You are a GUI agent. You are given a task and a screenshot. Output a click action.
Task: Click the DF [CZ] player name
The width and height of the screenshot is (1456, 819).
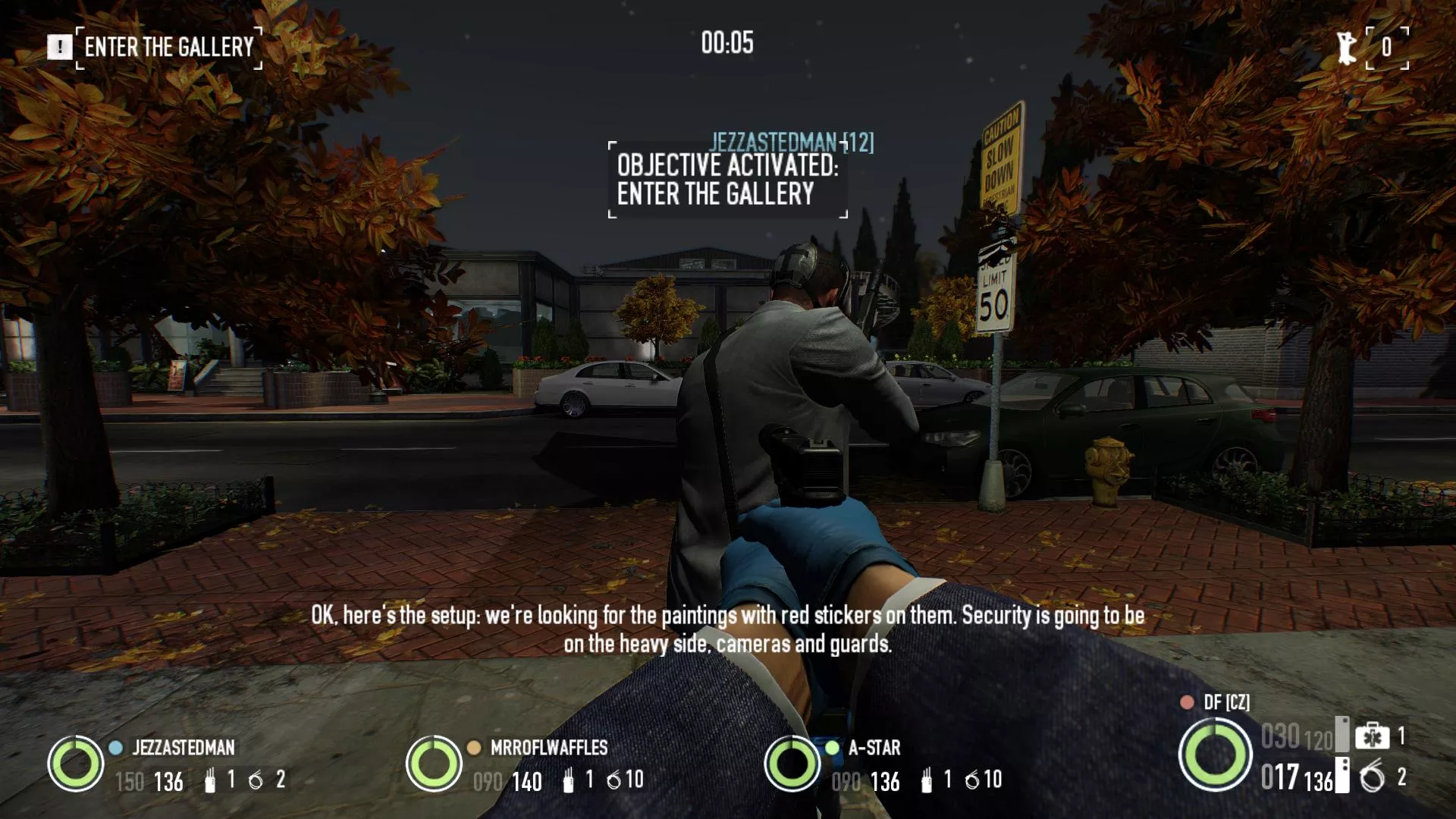(x=1226, y=702)
